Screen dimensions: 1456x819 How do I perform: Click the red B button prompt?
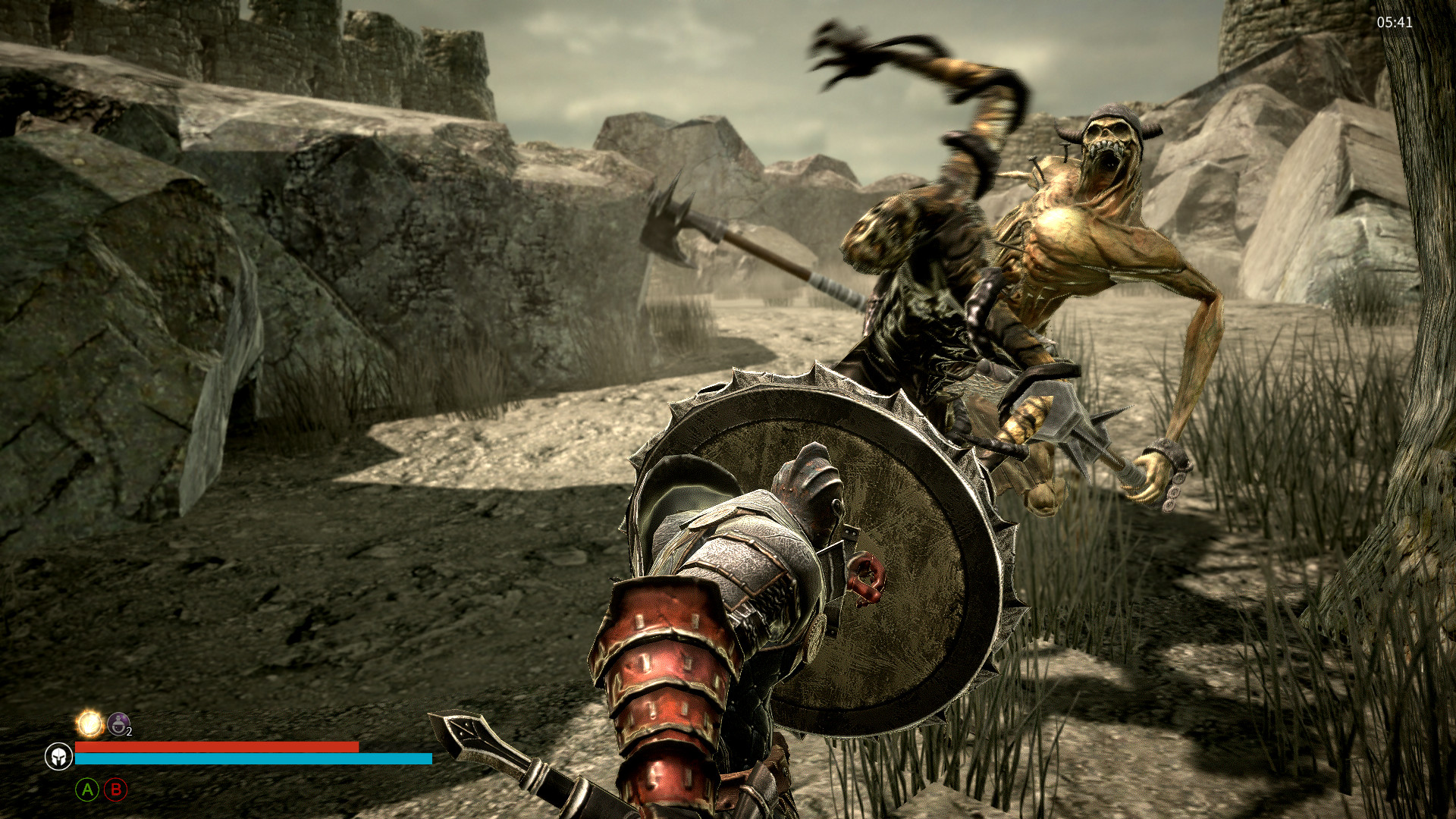tap(115, 791)
